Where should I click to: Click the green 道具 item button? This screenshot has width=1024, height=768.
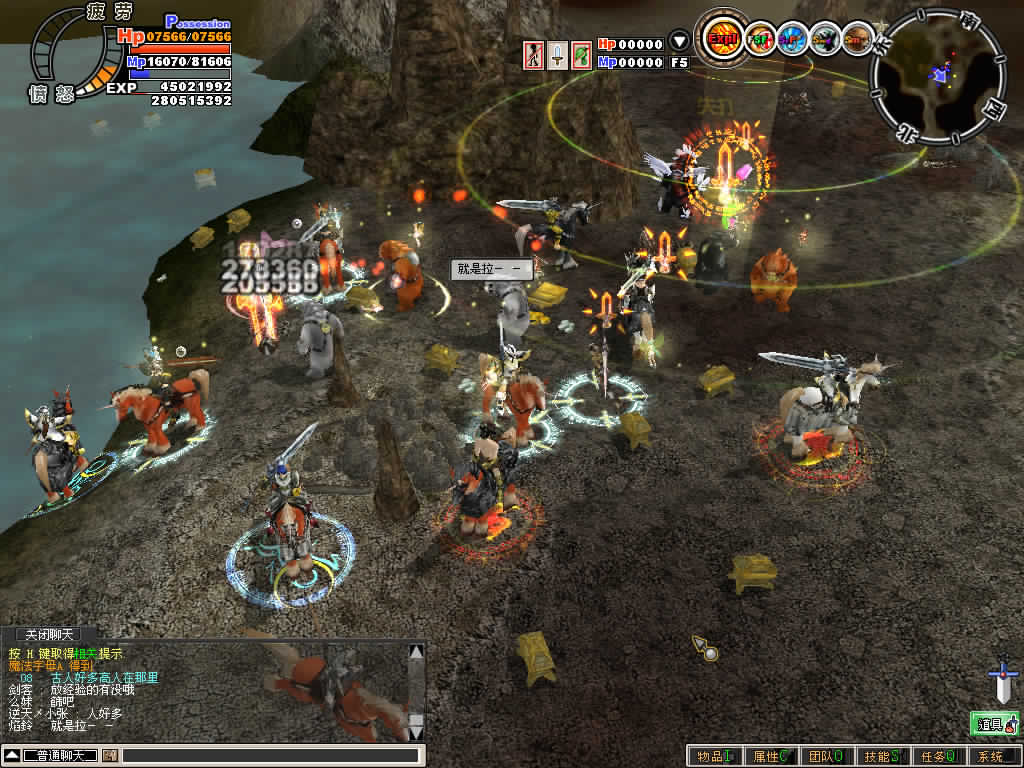(x=994, y=723)
